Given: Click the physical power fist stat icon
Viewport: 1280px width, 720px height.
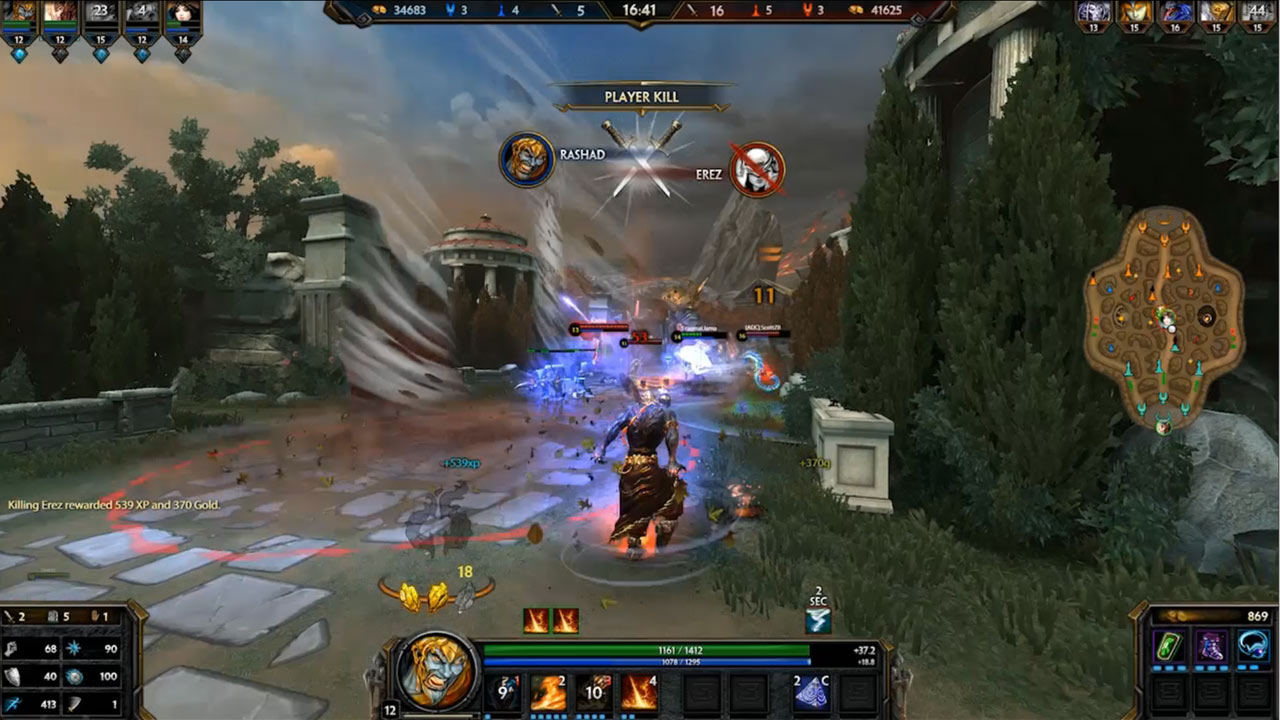Looking at the screenshot, I should click(x=10, y=648).
